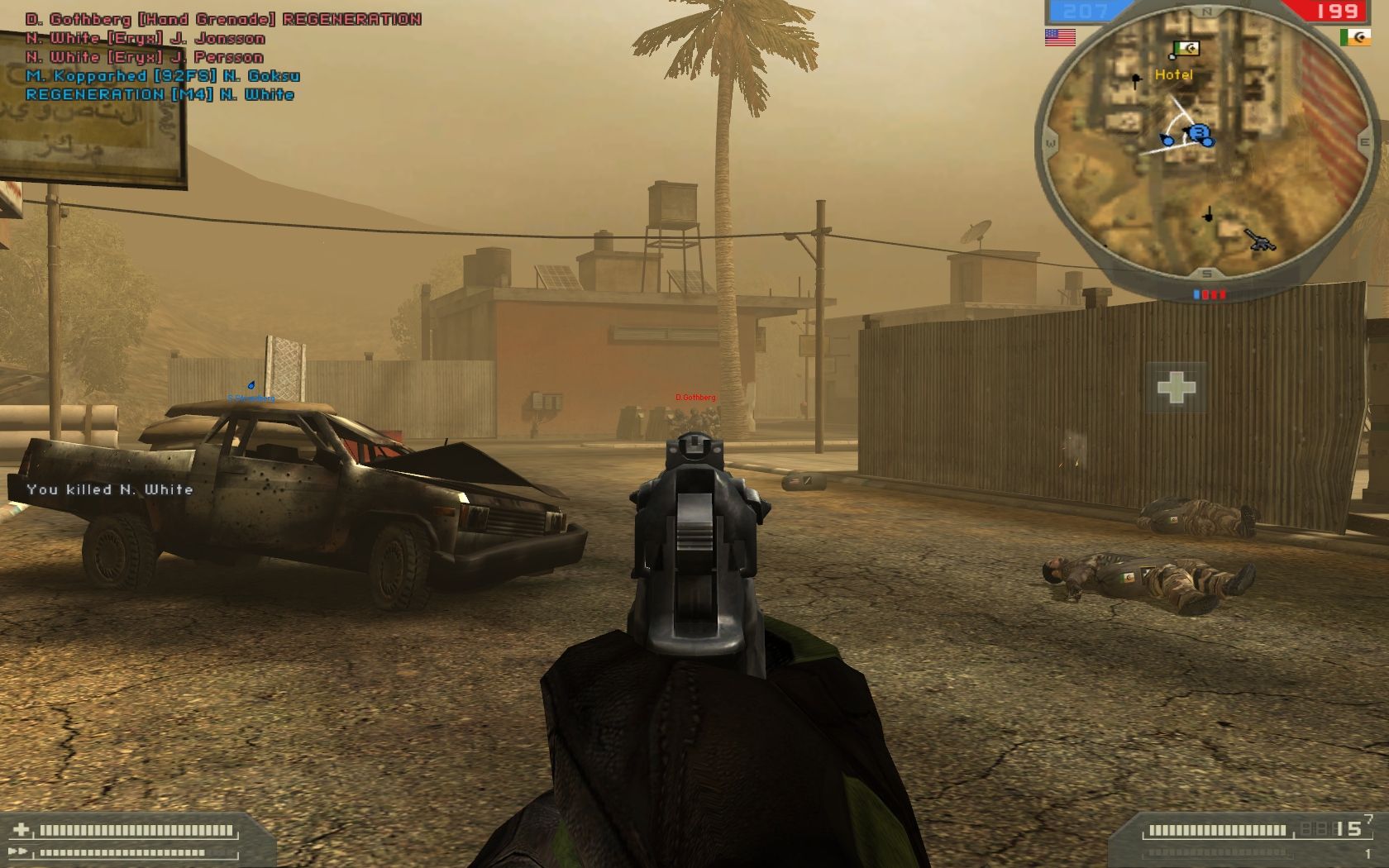This screenshot has width=1389, height=868.
Task: Select the MEC flag team icon
Action: point(1357,37)
